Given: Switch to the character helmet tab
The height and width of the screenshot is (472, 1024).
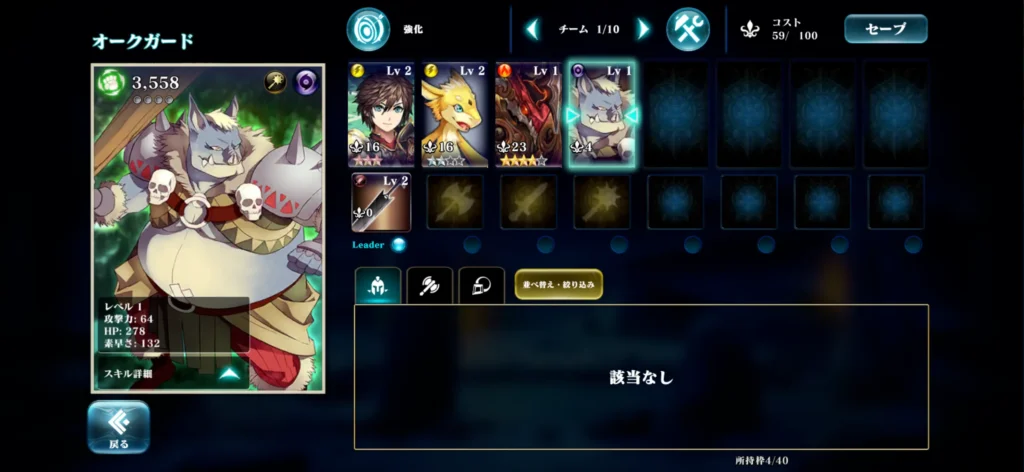Looking at the screenshot, I should click(378, 285).
